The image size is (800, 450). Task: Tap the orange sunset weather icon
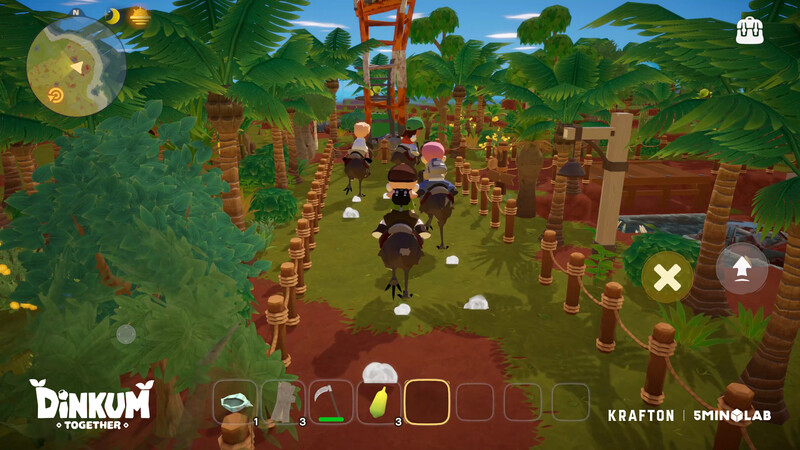point(139,16)
